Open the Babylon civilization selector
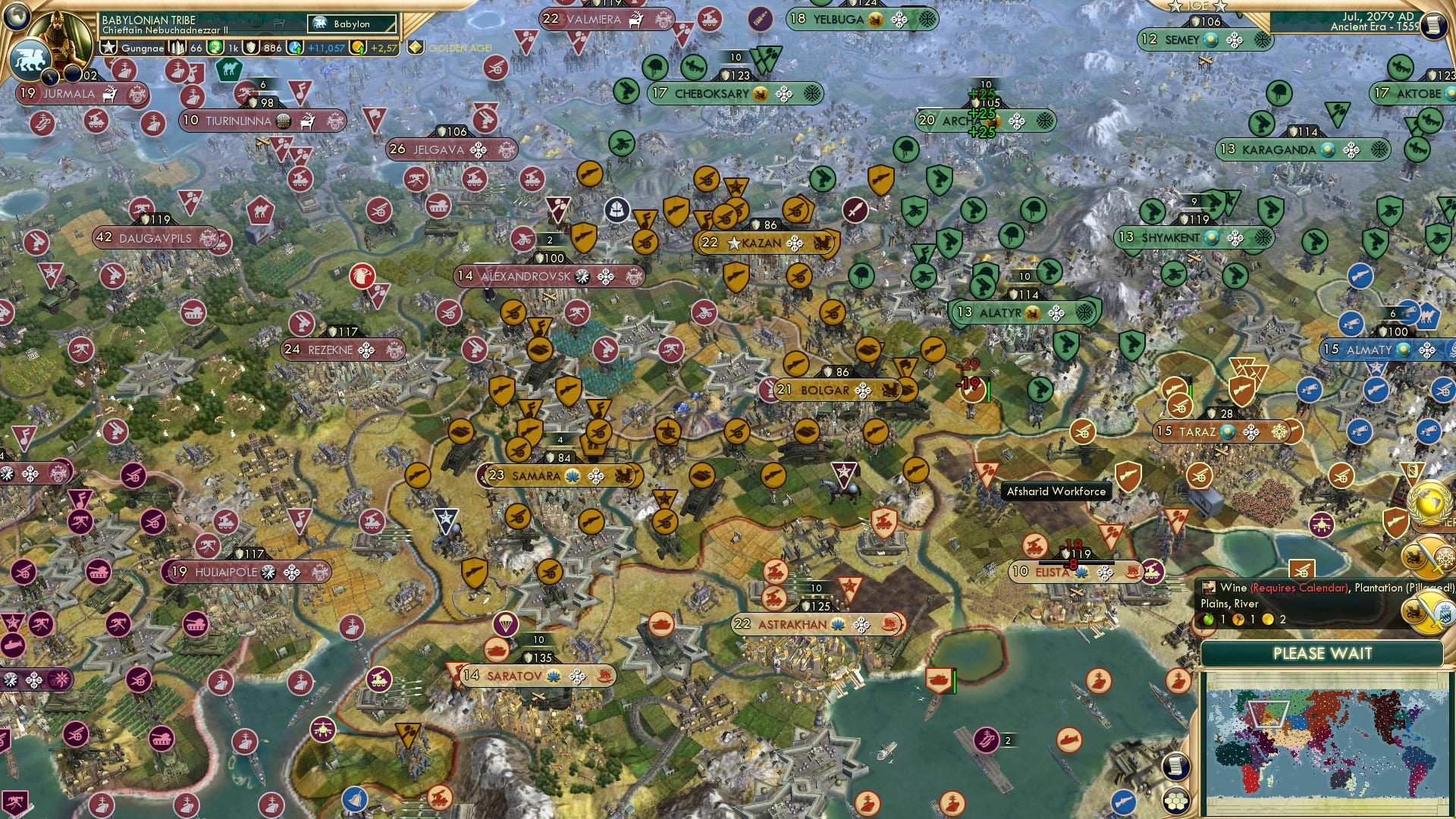The width and height of the screenshot is (1456, 819). [351, 24]
